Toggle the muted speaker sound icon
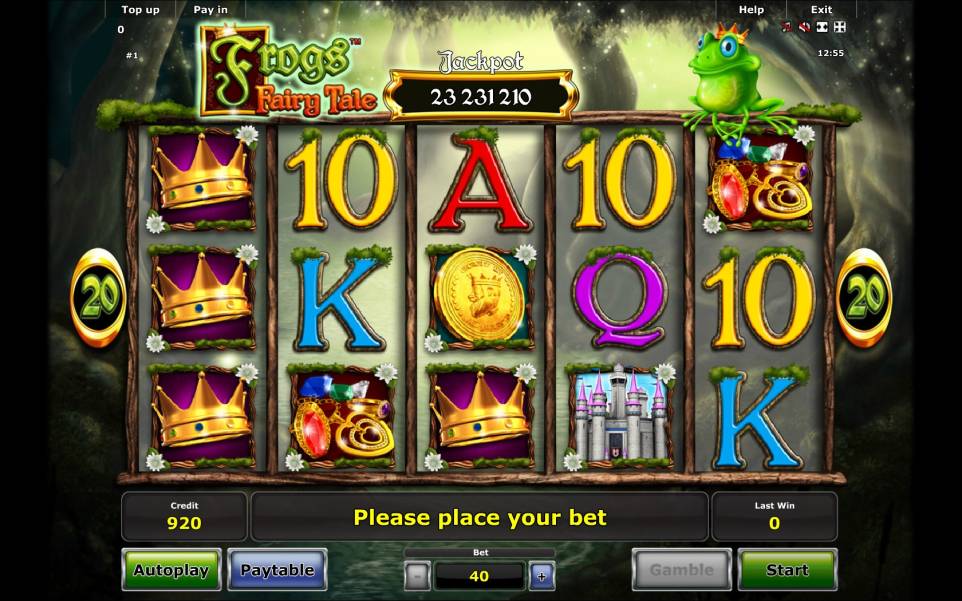 804,27
